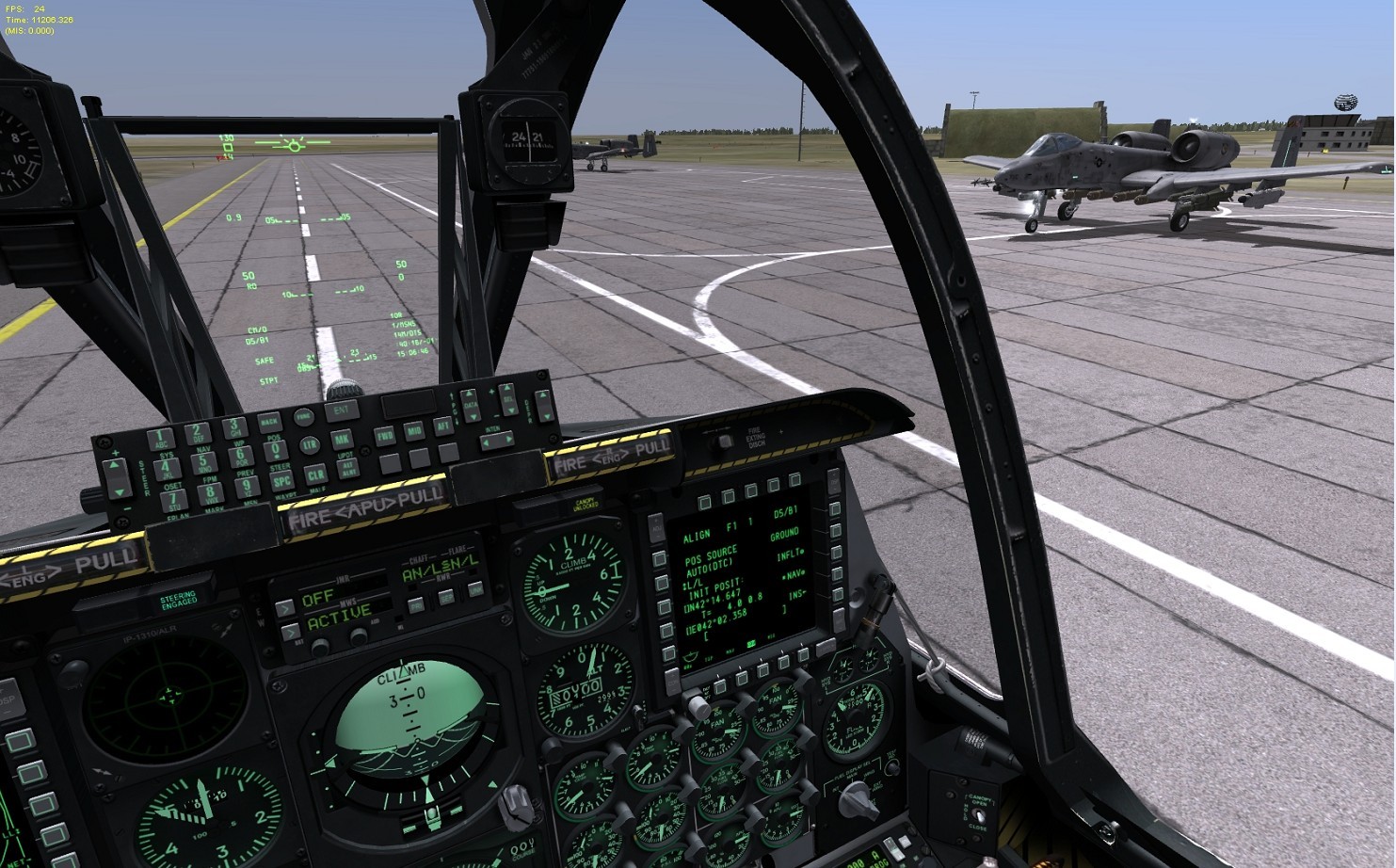Select the FWD button on the UFC
The width and height of the screenshot is (1396, 868).
[384, 435]
